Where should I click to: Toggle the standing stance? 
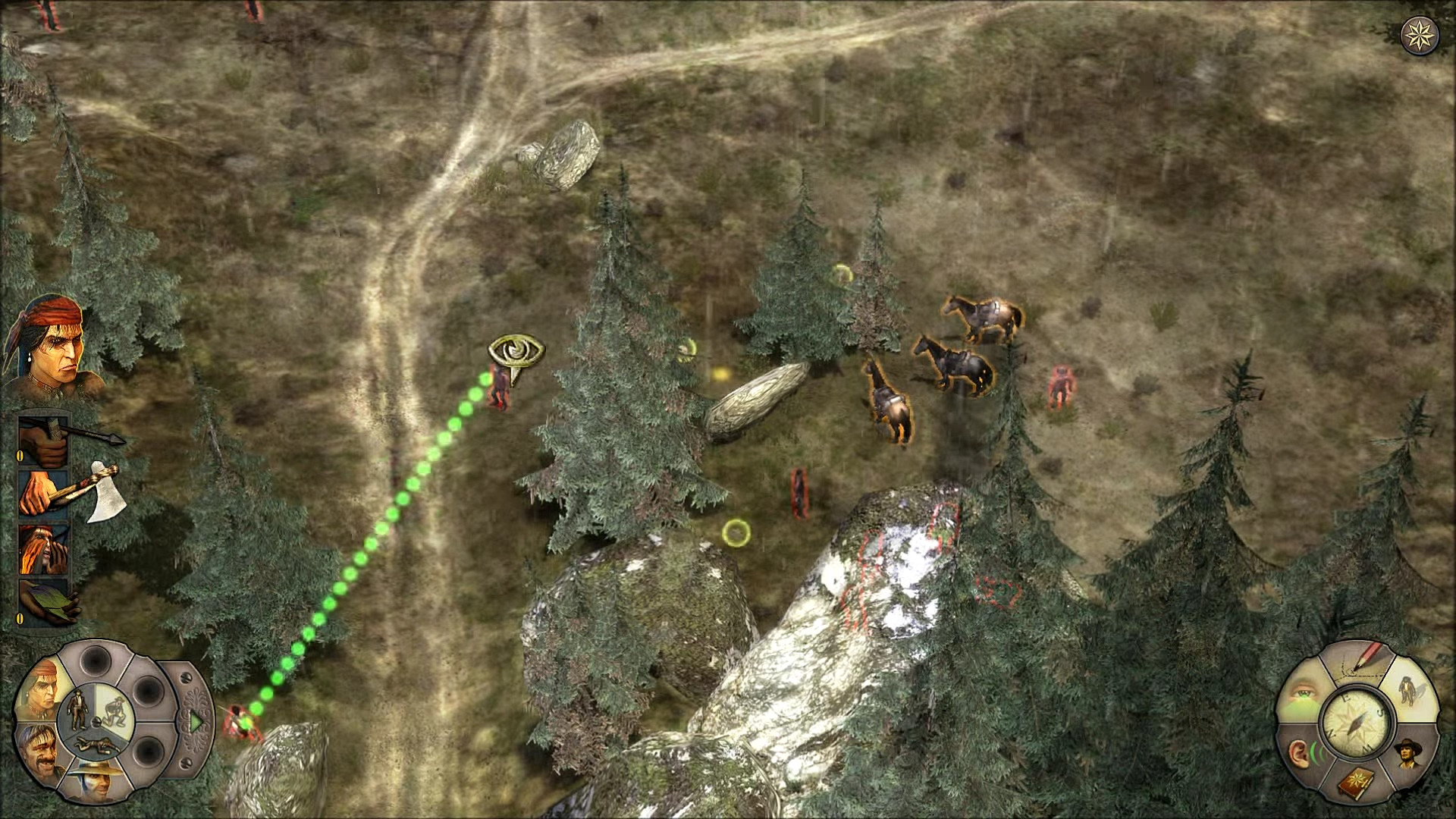(x=78, y=709)
